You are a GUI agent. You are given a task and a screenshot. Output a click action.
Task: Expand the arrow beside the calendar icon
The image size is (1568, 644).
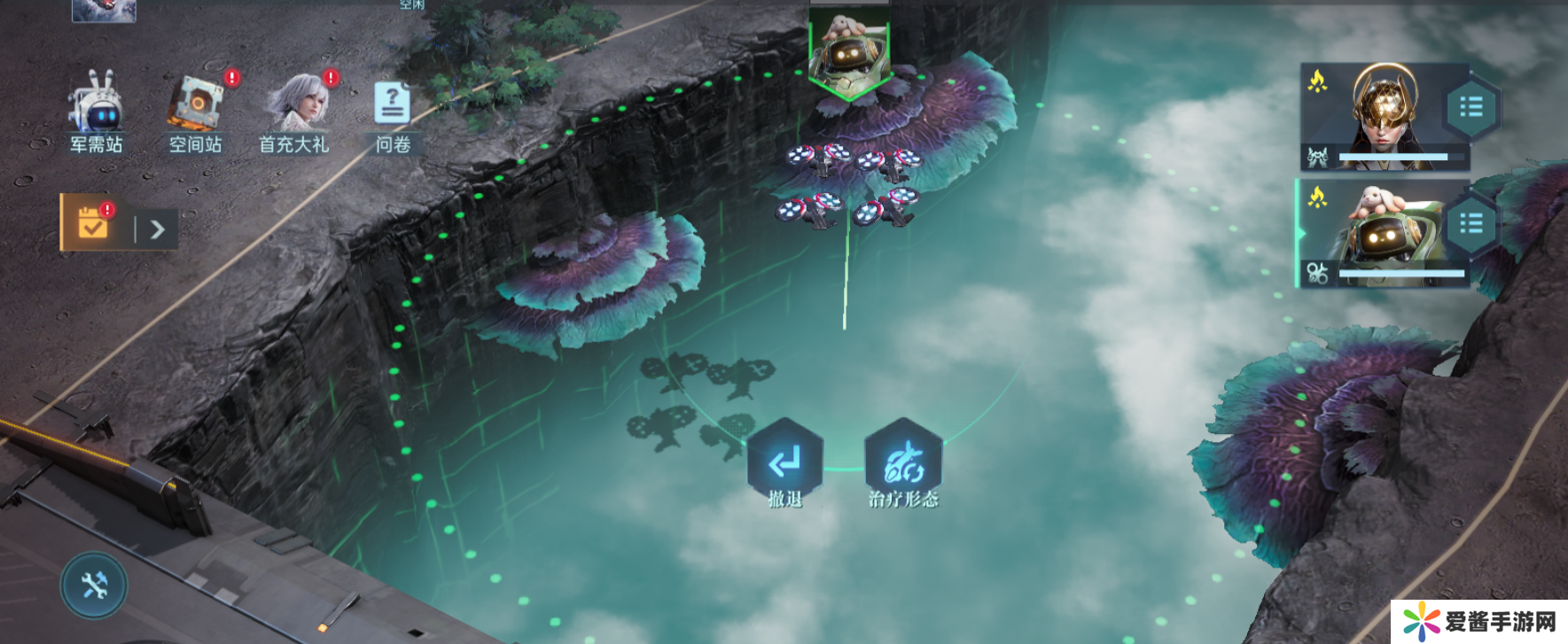tap(158, 229)
